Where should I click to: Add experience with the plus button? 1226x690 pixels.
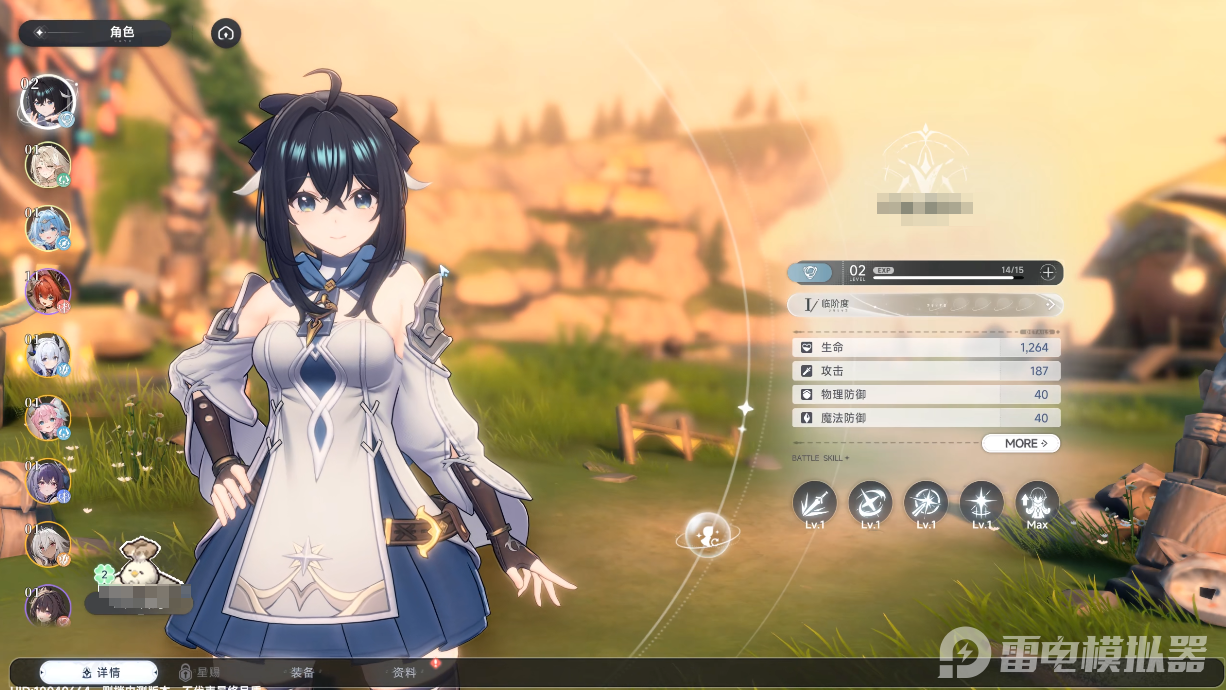1047,272
